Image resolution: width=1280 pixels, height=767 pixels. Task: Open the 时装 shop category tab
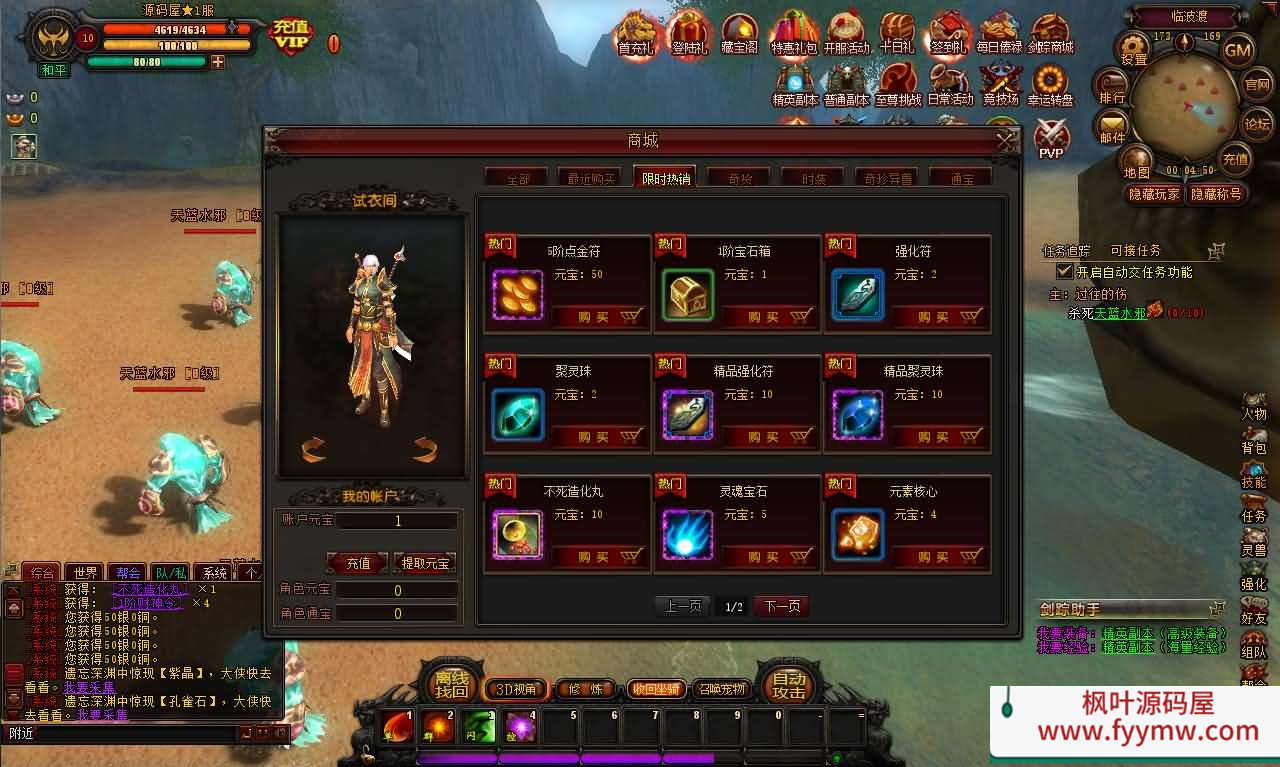[813, 178]
